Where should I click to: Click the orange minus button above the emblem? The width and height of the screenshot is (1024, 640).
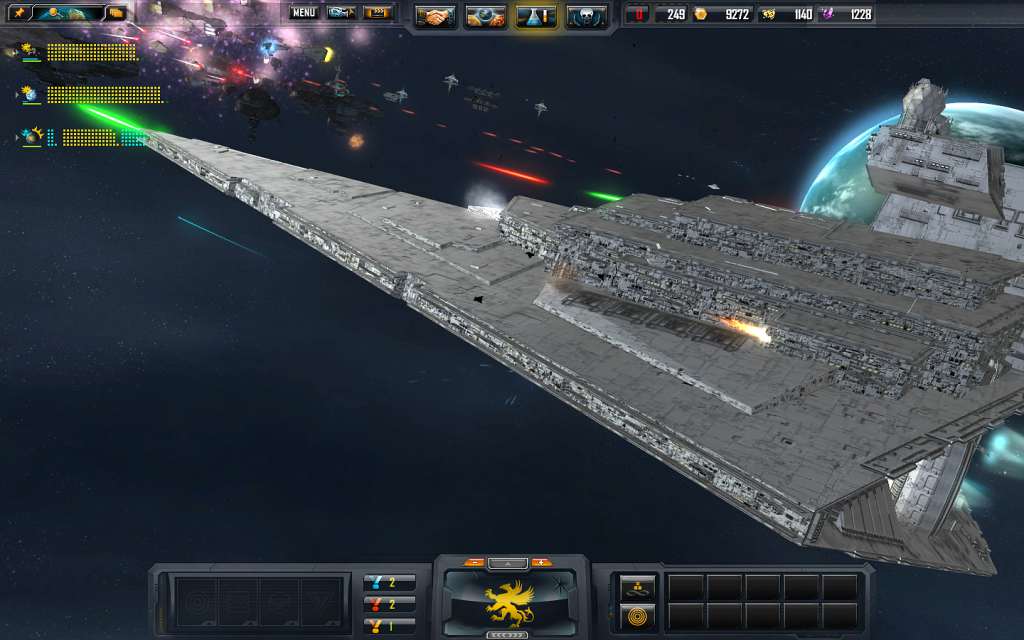coord(474,562)
